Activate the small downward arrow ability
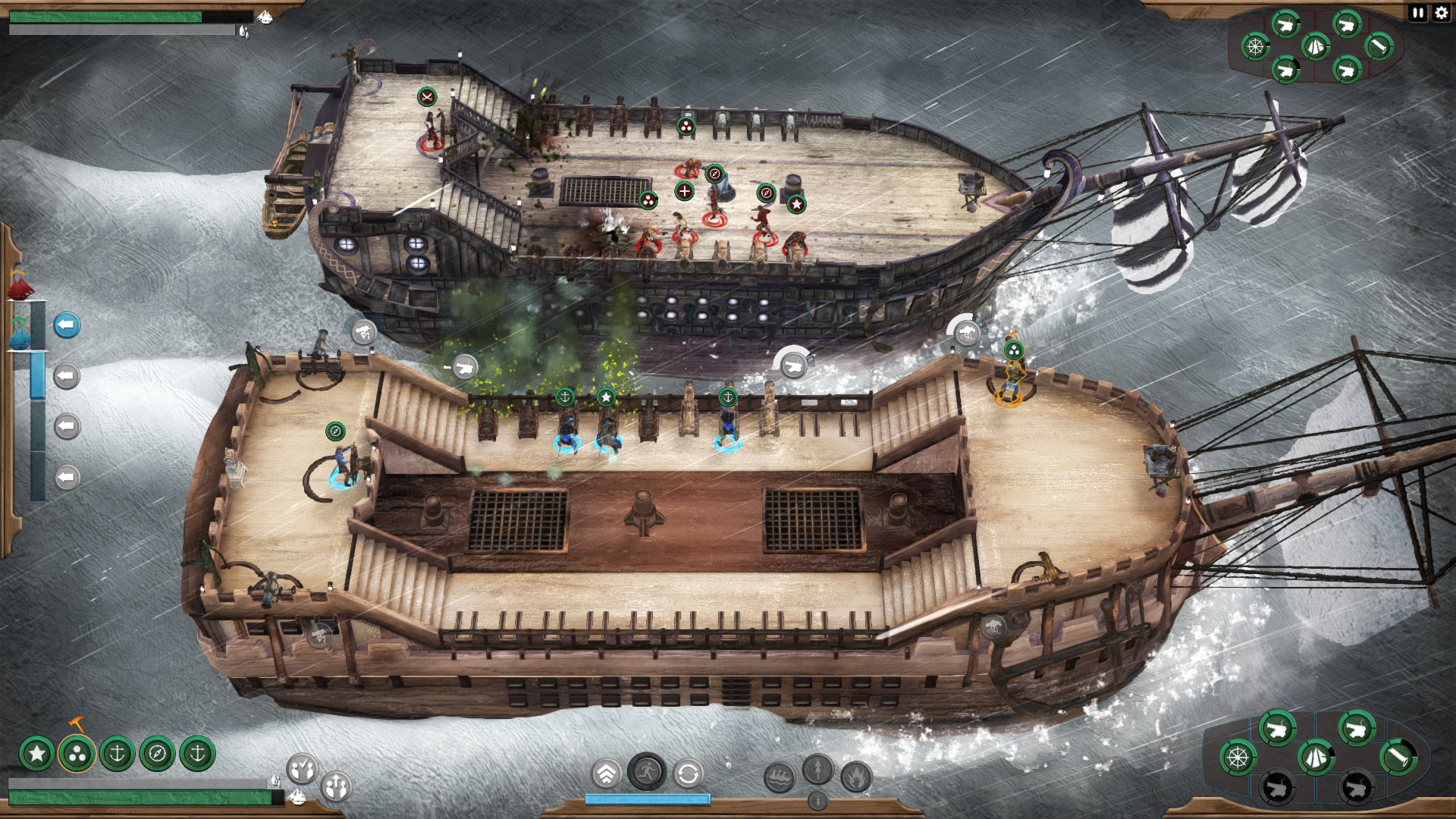The height and width of the screenshot is (819, 1456). (817, 800)
